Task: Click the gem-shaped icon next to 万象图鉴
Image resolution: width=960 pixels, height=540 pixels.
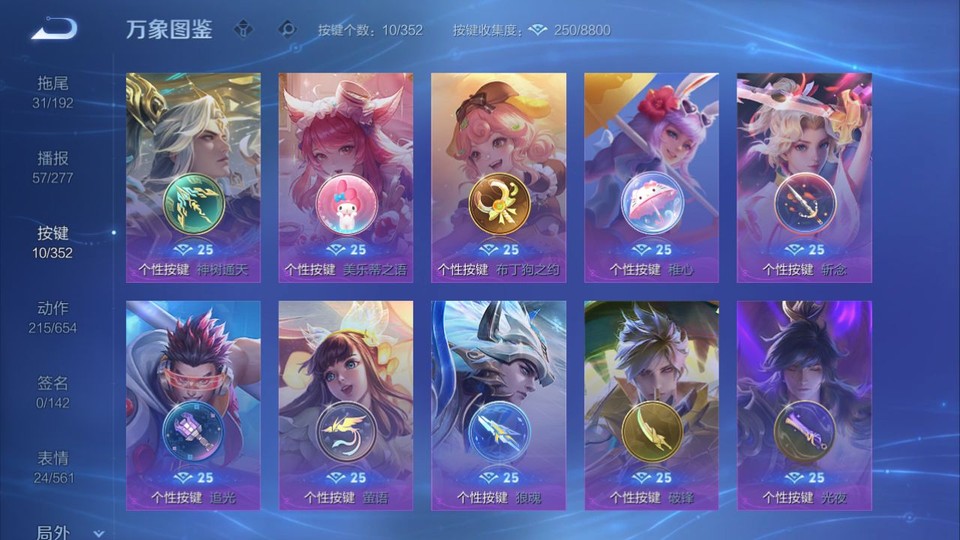Action: [243, 29]
